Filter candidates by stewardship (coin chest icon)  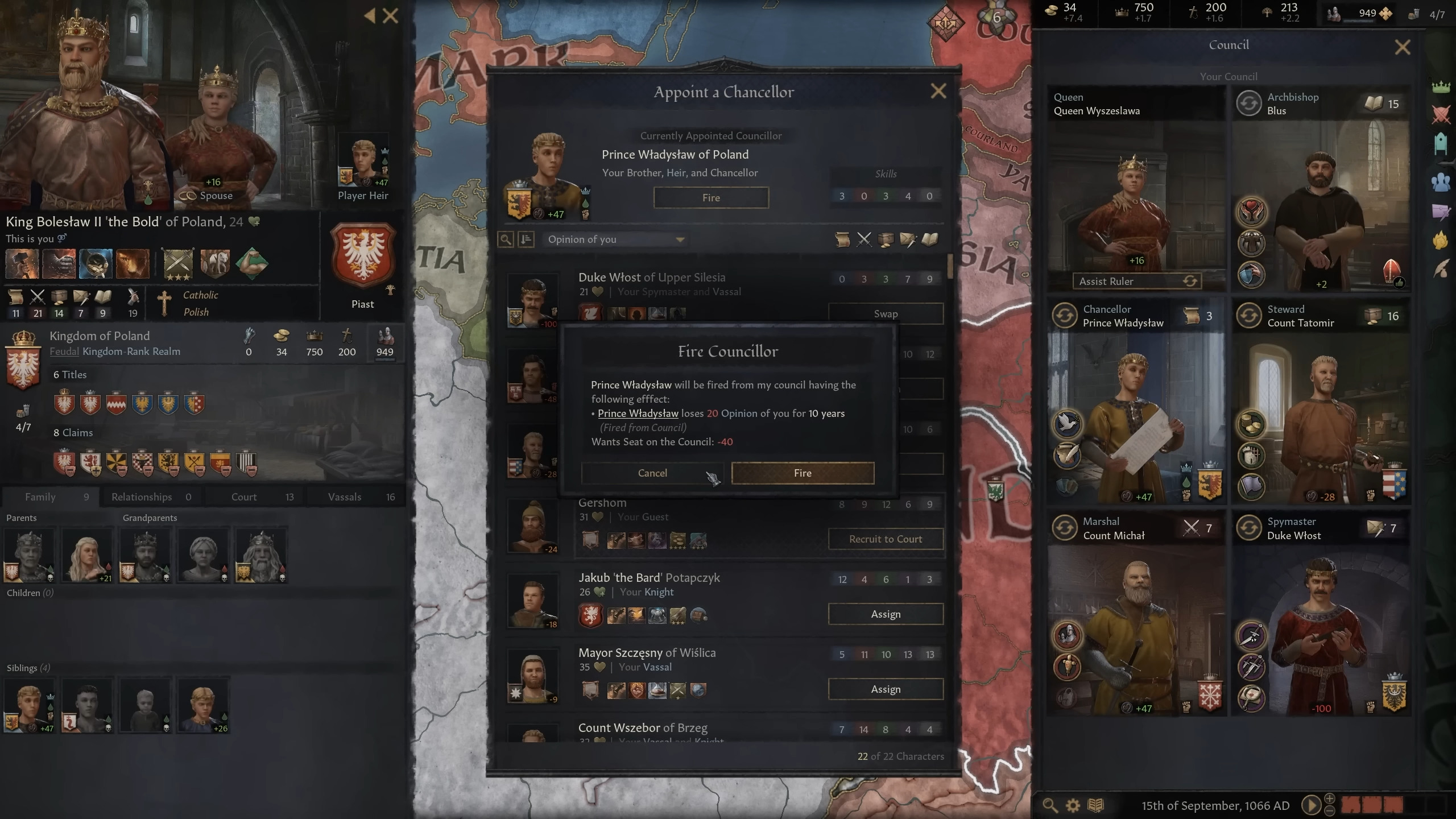click(885, 239)
